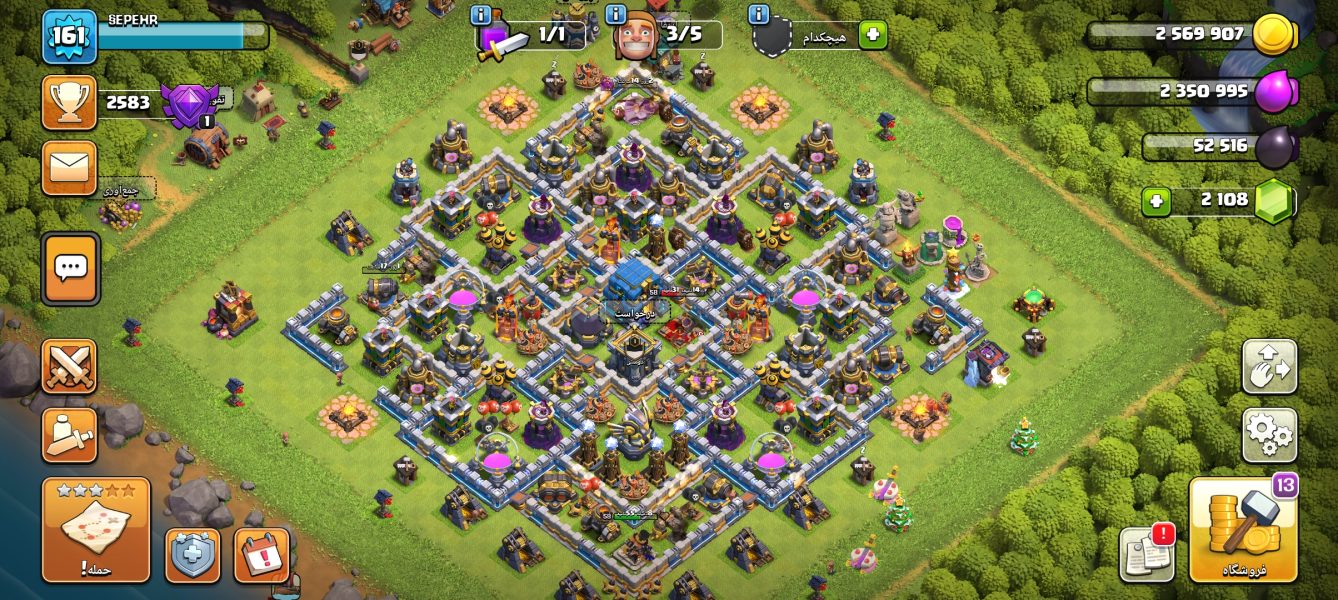Open the crossed swords battle log button
1338x600 pixels.
pyautogui.click(x=69, y=366)
